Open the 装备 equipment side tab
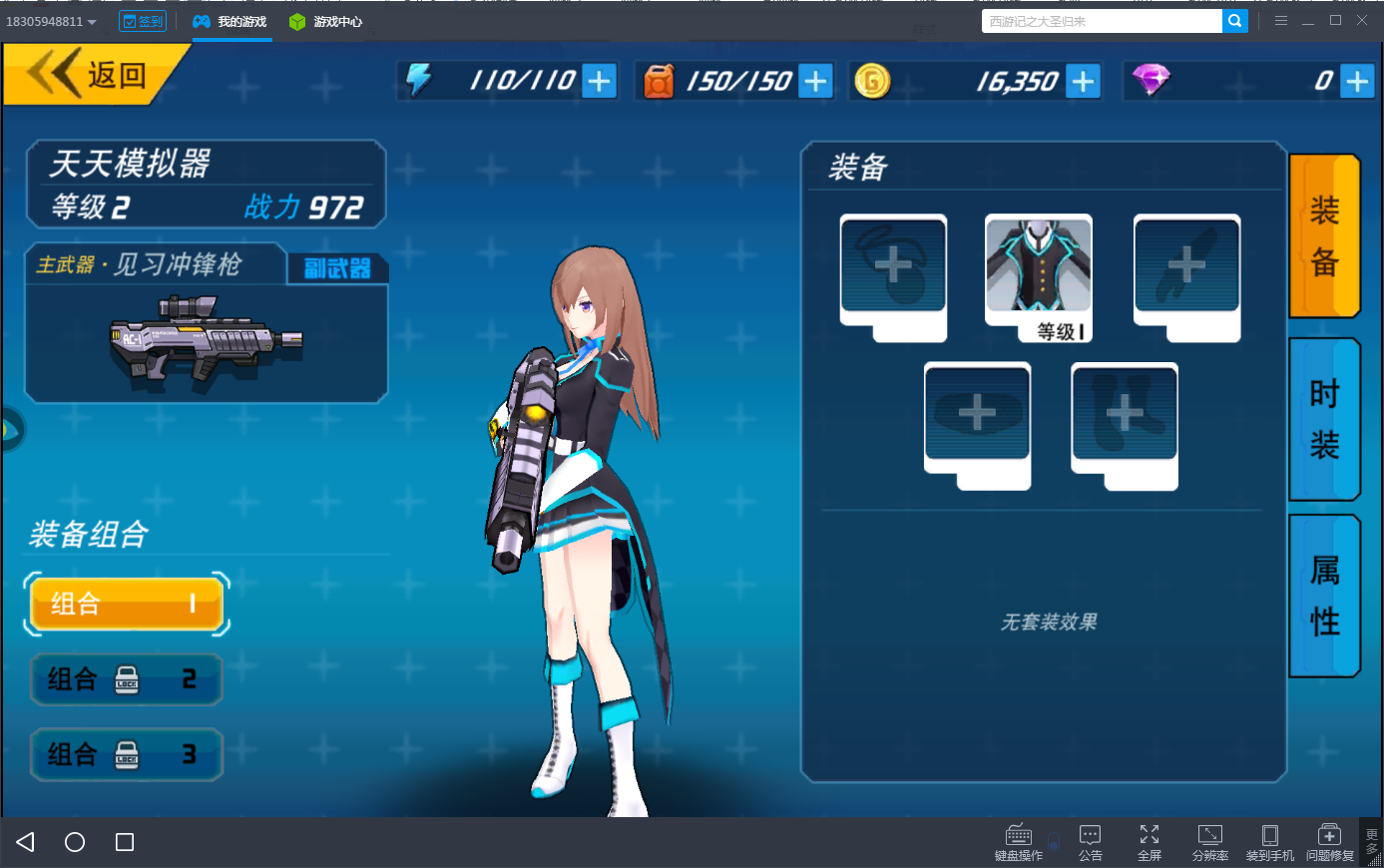 pyautogui.click(x=1324, y=236)
